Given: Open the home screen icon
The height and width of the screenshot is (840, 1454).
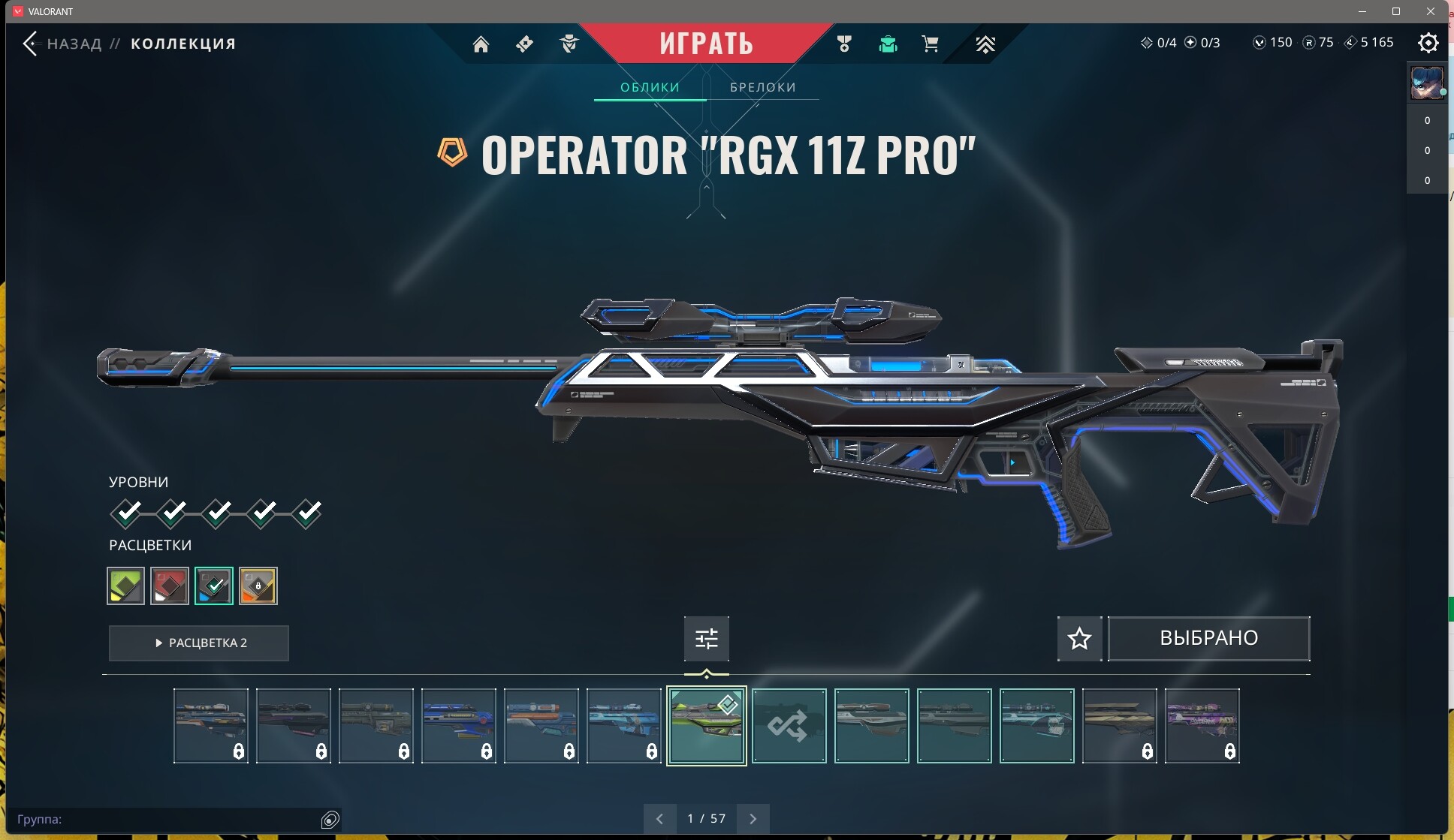Looking at the screenshot, I should click(x=481, y=44).
